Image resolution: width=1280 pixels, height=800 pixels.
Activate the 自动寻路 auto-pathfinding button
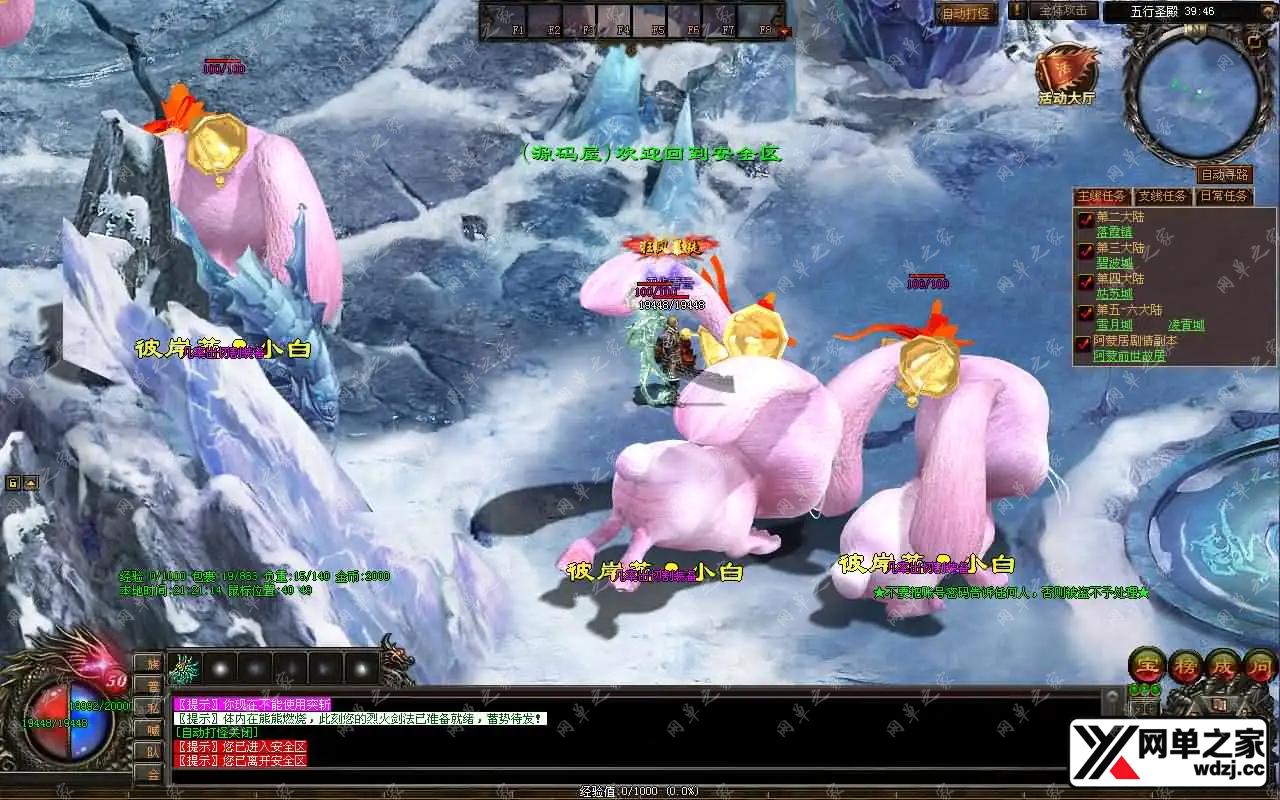1225,175
